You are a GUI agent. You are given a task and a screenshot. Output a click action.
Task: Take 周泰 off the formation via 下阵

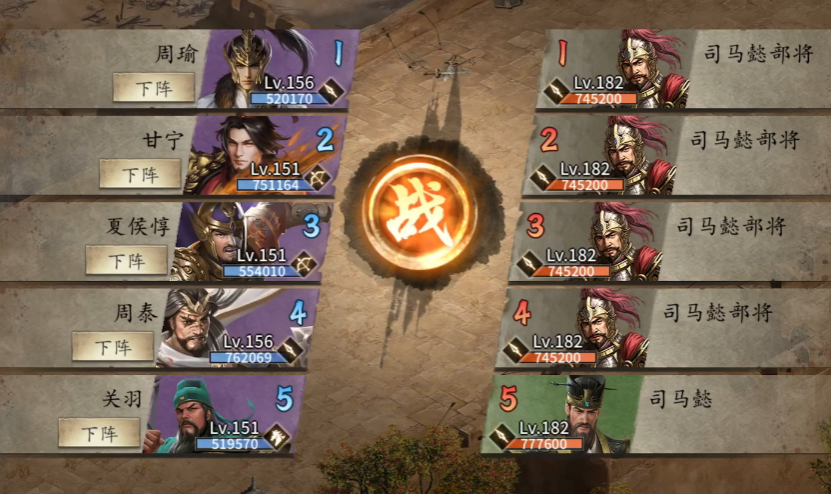point(113,347)
